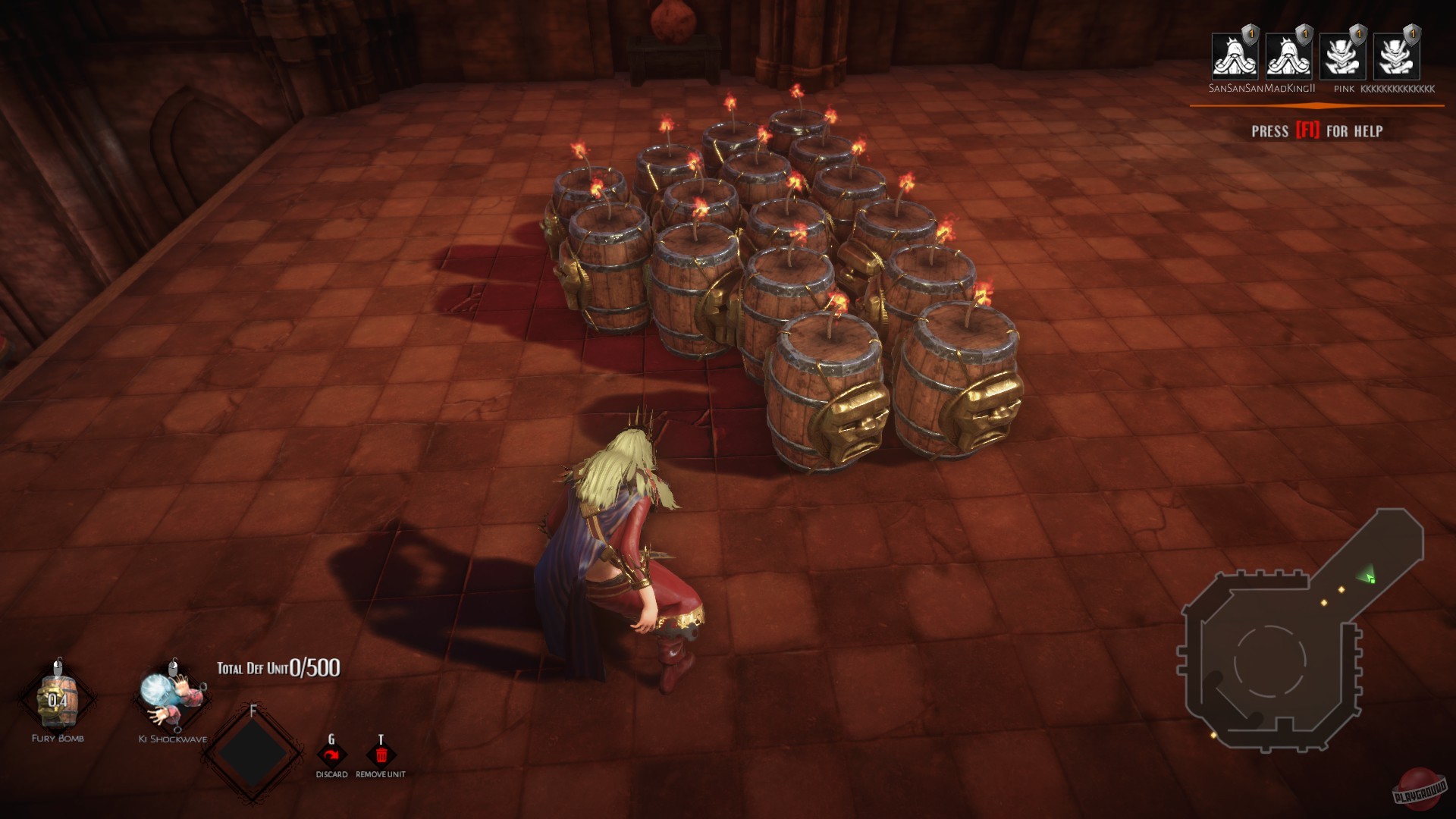Activate the Fury Bomb ability icon
The width and height of the screenshot is (1456, 819).
coord(58,699)
